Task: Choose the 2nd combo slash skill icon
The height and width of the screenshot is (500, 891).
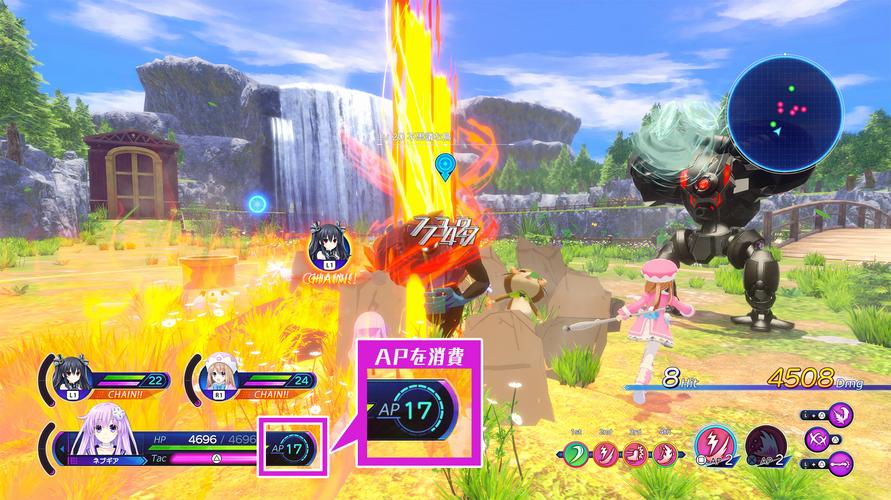Action: pyautogui.click(x=607, y=456)
